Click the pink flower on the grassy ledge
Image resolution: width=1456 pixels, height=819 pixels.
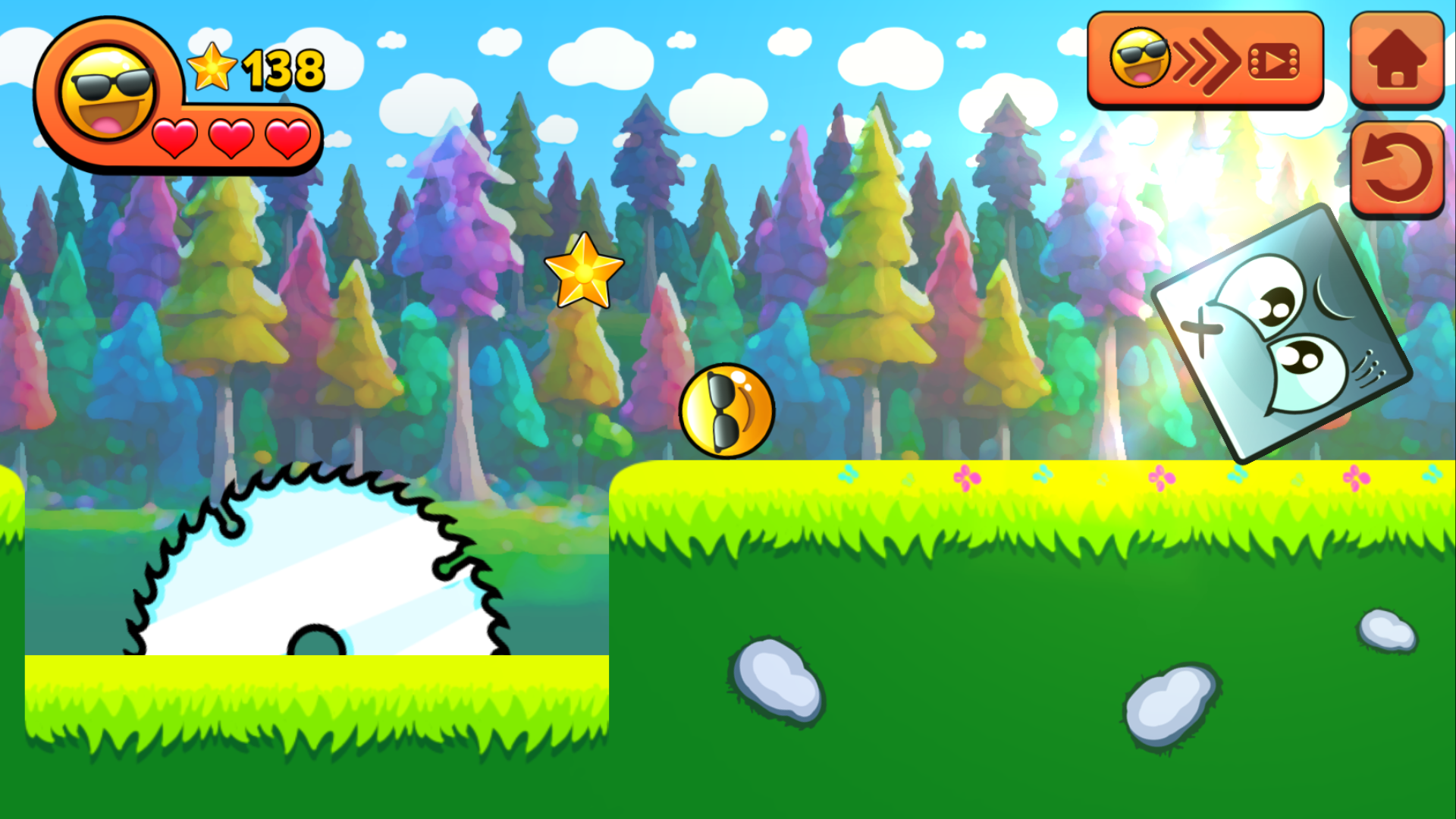coord(969,476)
